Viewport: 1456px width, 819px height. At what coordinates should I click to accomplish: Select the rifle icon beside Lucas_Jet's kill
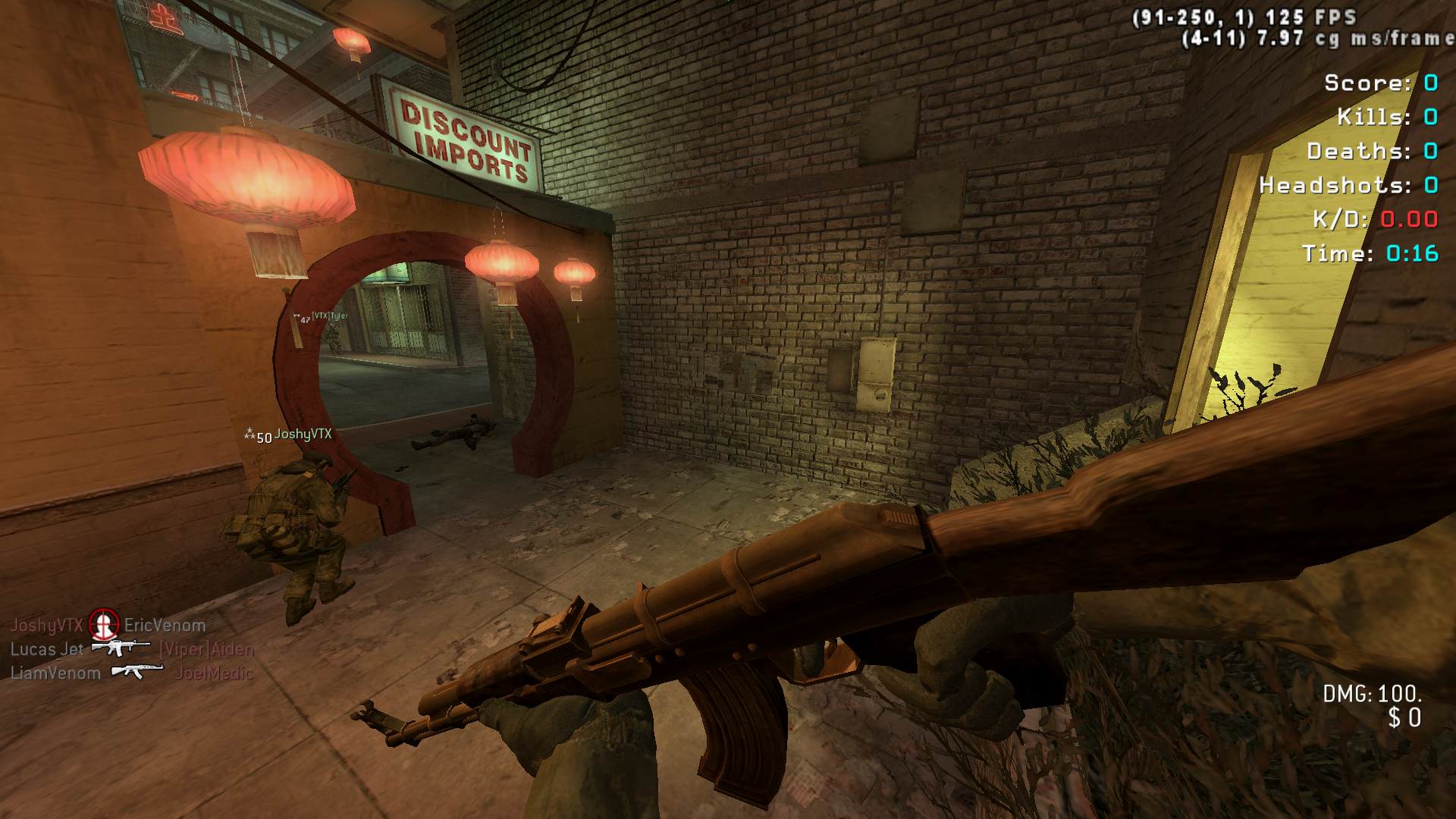(121, 648)
